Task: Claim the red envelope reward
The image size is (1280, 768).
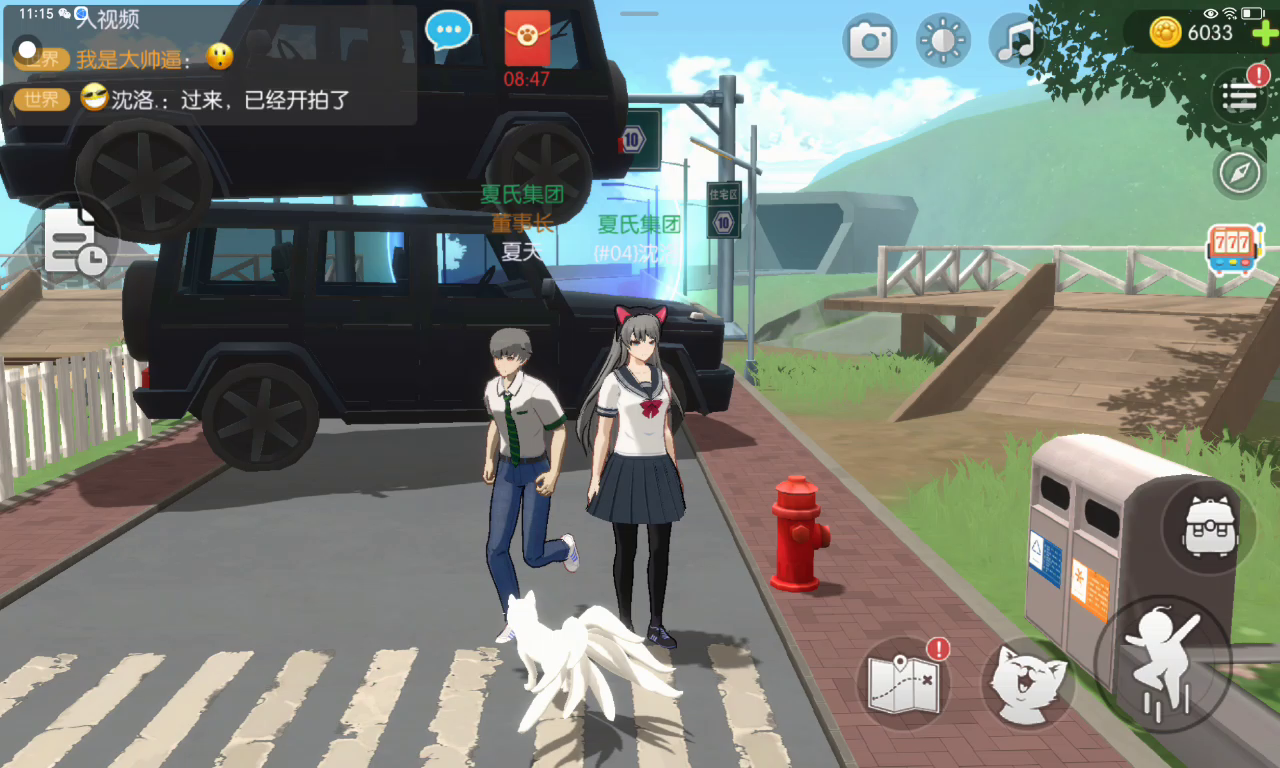Action: point(527,38)
